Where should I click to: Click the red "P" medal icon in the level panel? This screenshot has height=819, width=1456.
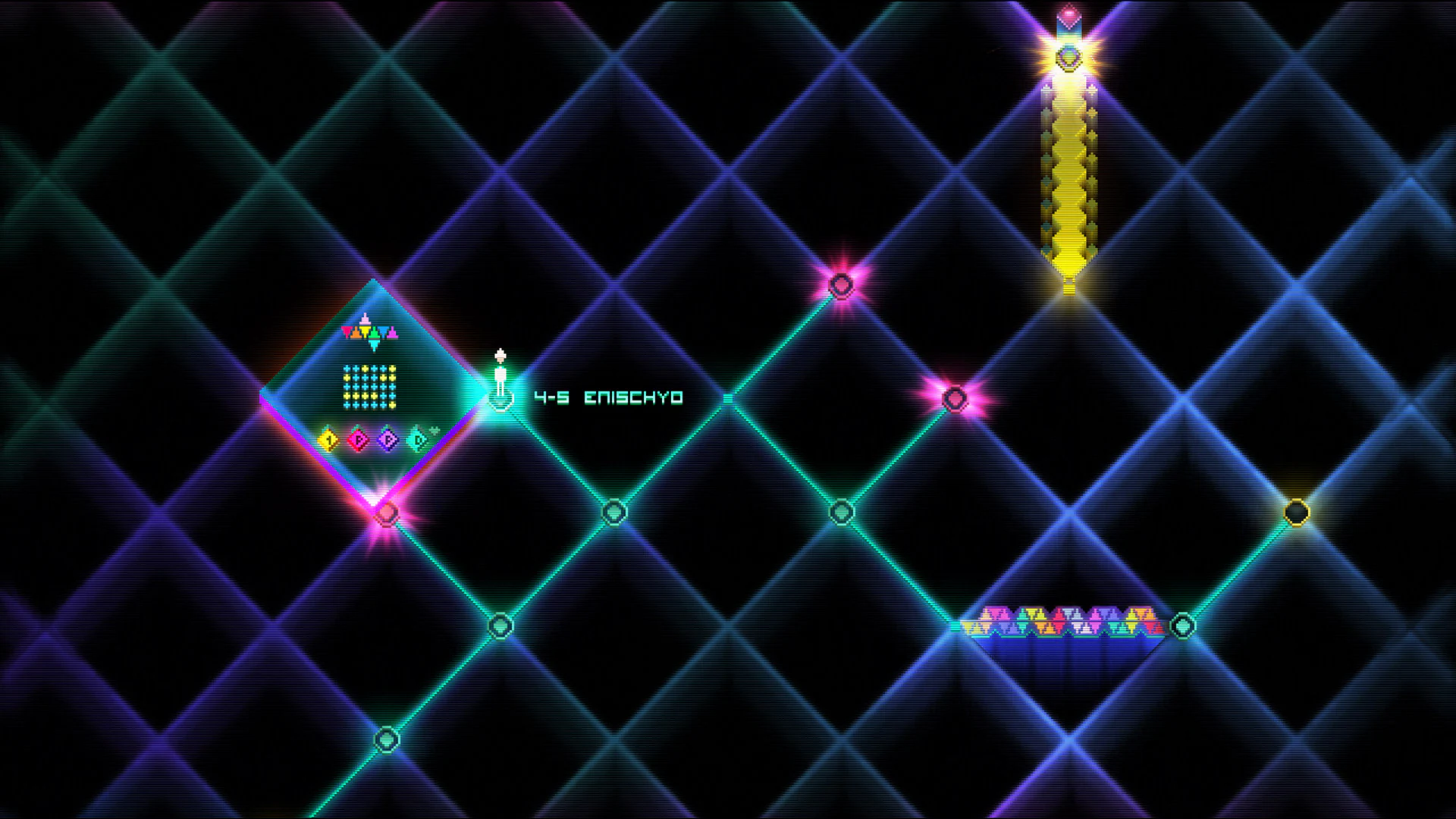coord(358,440)
